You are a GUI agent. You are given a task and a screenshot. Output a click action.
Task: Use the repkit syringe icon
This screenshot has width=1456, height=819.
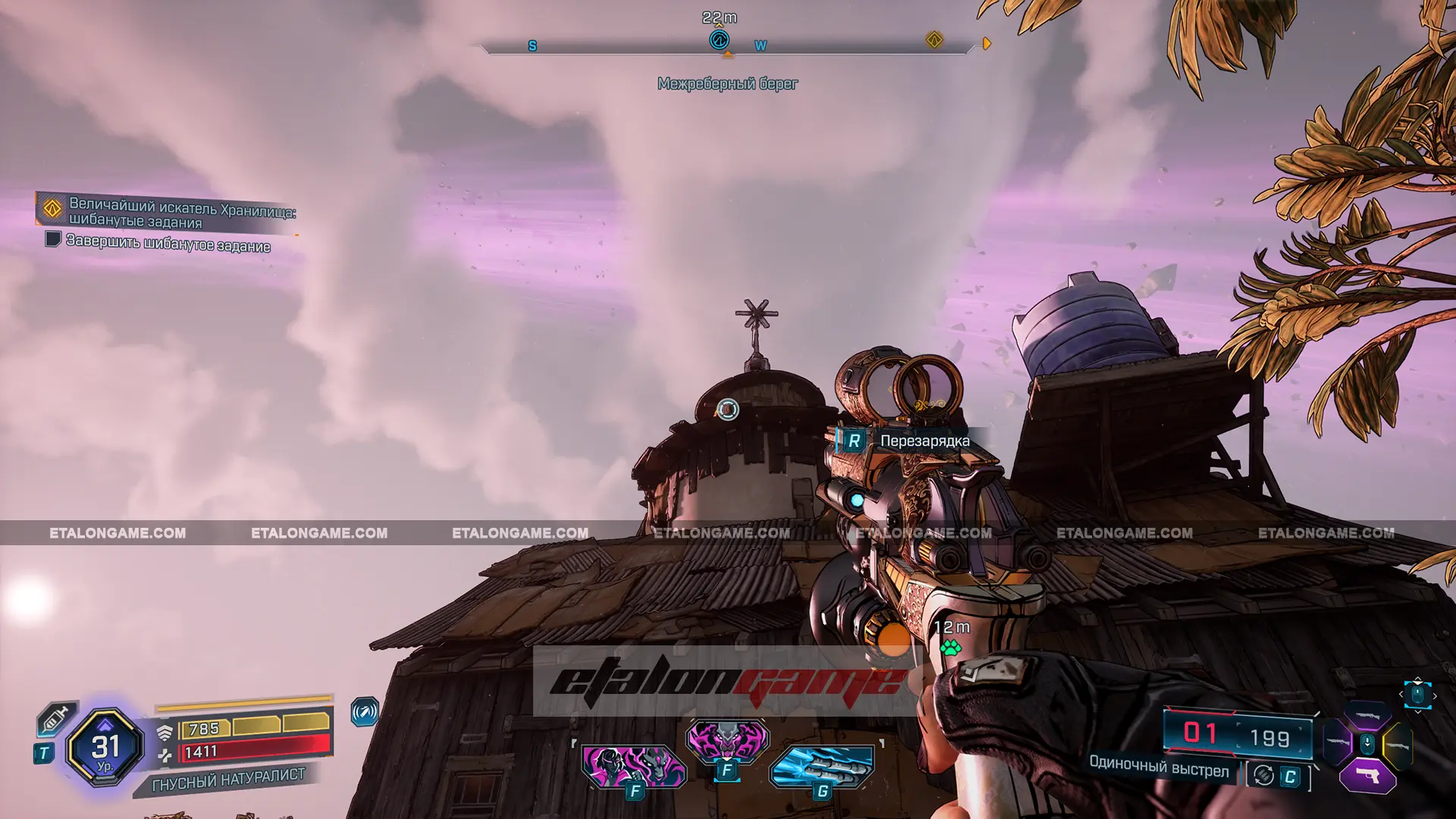coord(56,717)
